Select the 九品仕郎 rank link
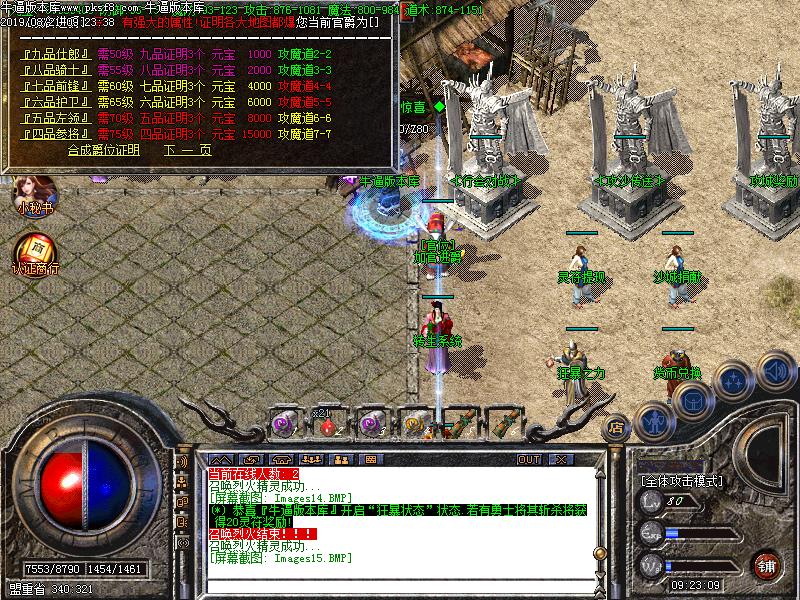This screenshot has height=600, width=800. (x=56, y=54)
